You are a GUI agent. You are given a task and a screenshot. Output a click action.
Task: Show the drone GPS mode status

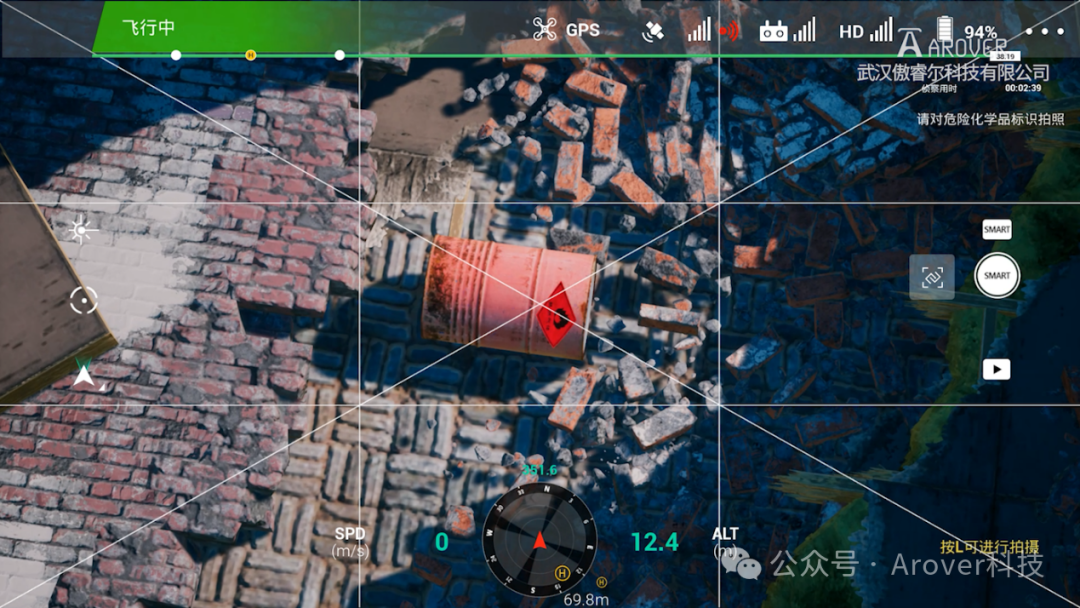click(567, 29)
